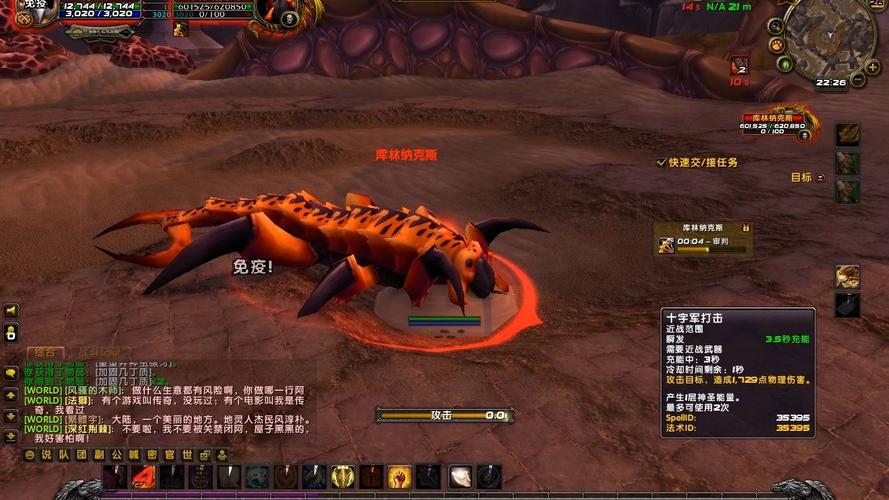Screen dimensions: 889x500
Task: Use the white feather-like action bar icon
Action: pos(459,477)
